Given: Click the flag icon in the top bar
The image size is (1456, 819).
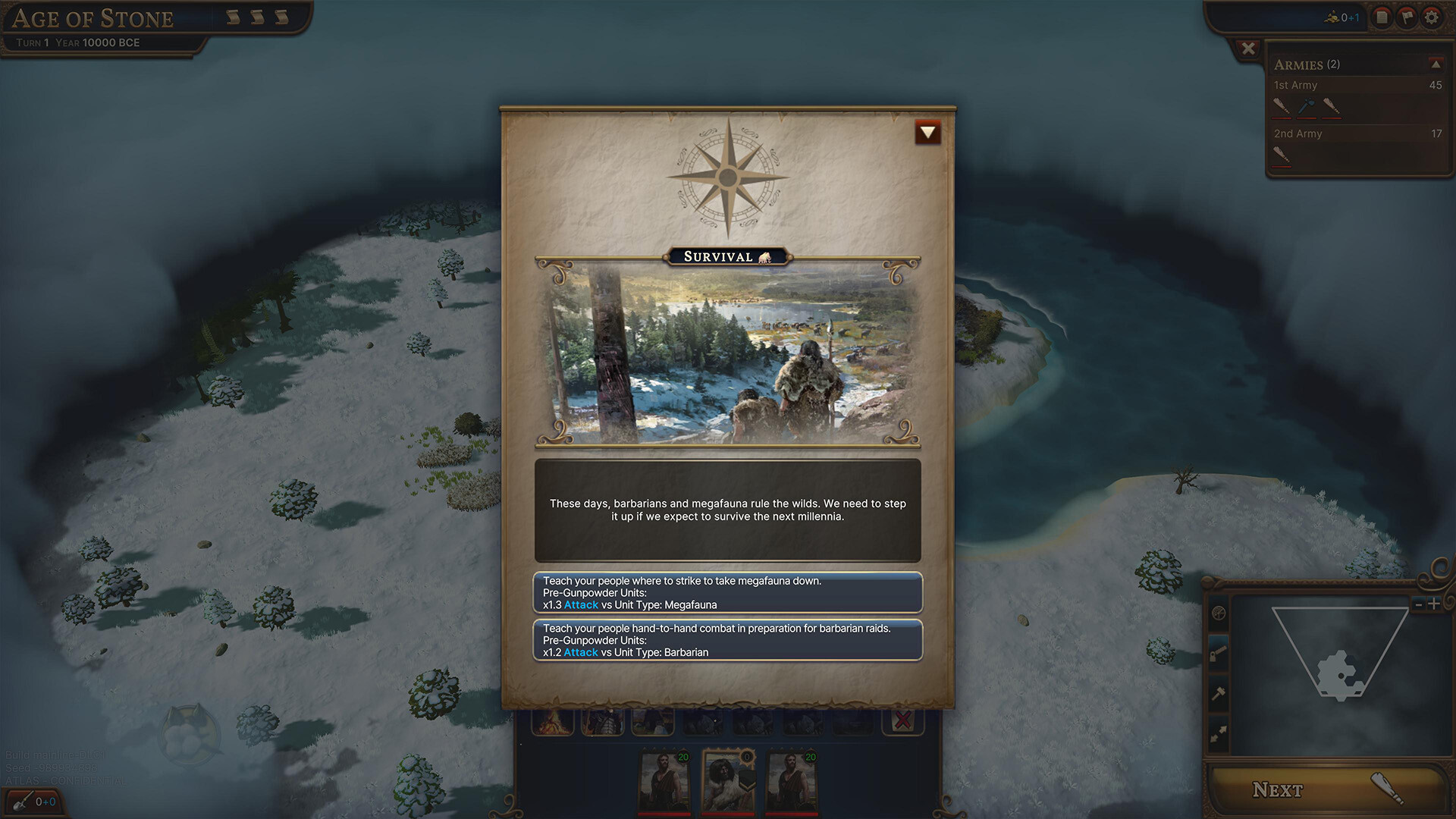Looking at the screenshot, I should click(x=1407, y=17).
